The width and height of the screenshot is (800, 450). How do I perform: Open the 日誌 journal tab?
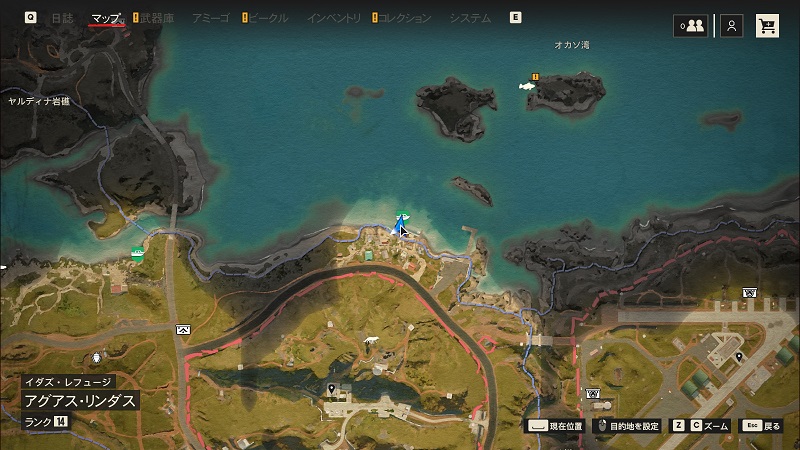[x=62, y=18]
